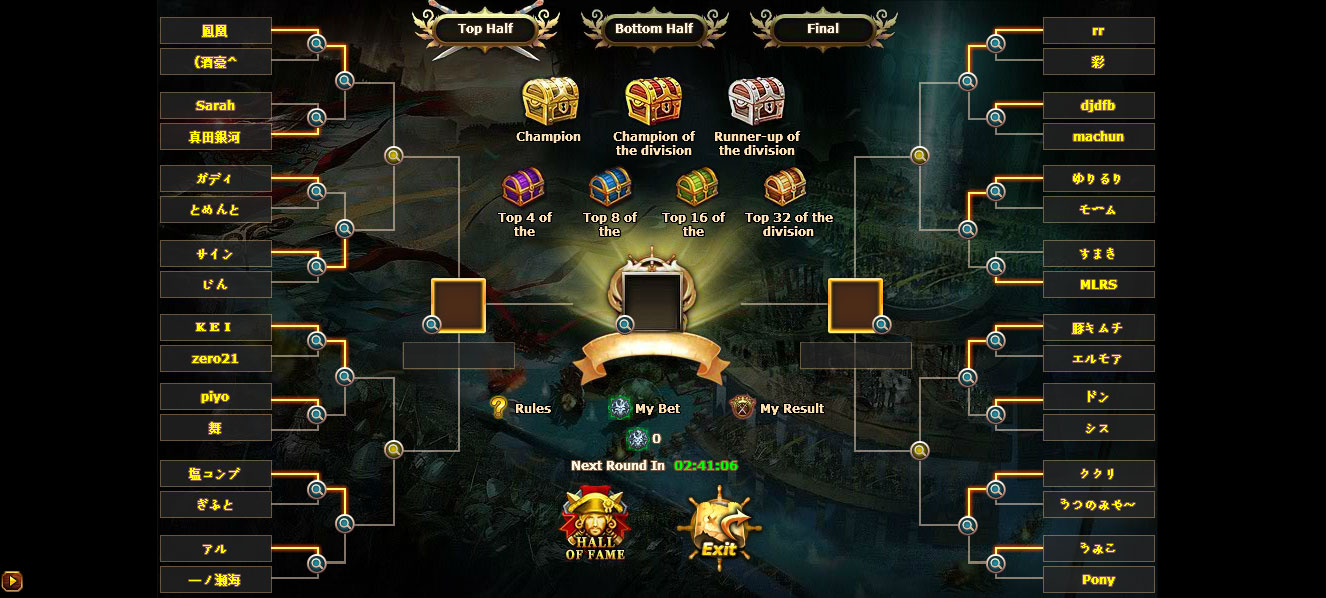The width and height of the screenshot is (1326, 598).
Task: Inspect the Runner-up of the division chest
Action: (757, 102)
